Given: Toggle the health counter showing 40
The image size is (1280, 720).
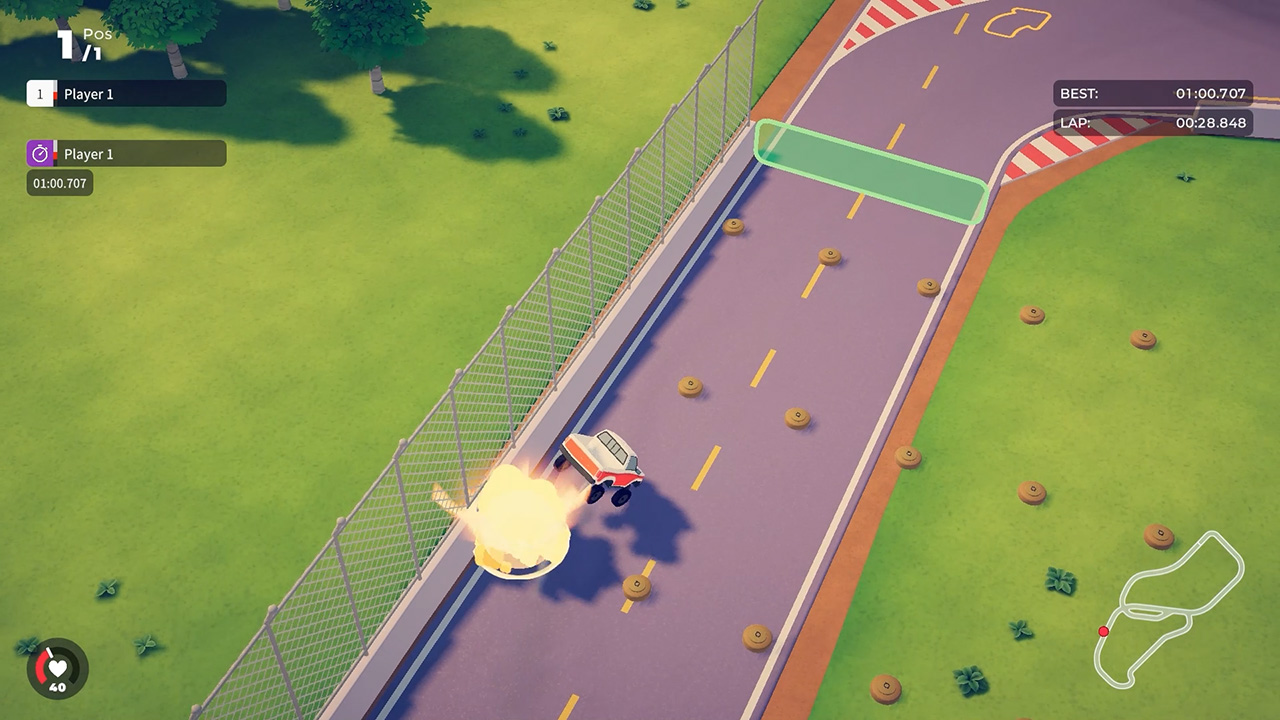Looking at the screenshot, I should [58, 685].
